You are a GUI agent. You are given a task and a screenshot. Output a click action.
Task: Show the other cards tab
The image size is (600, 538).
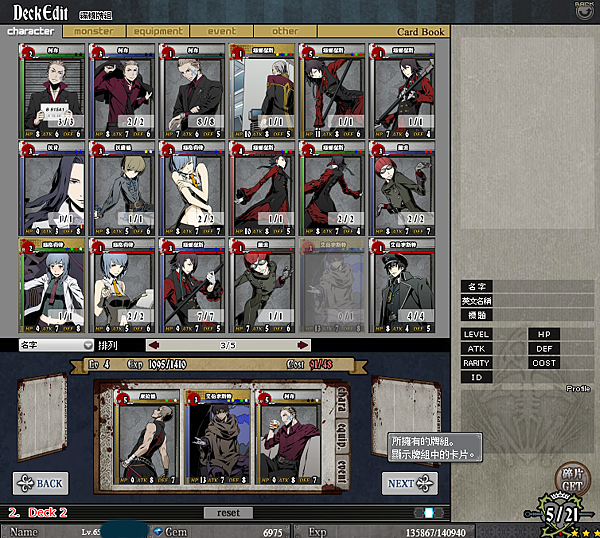[x=286, y=31]
